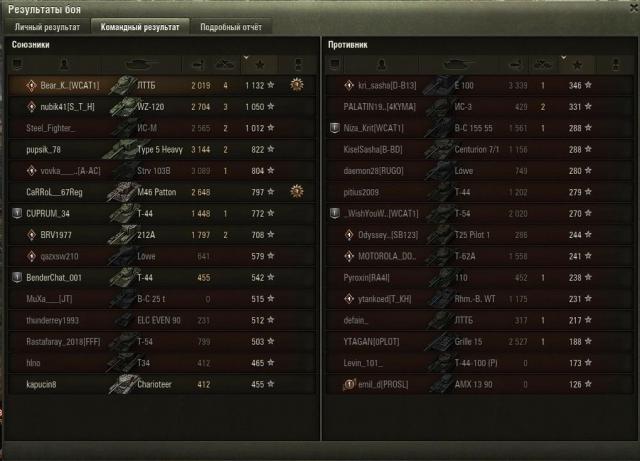Select enemy kri_sasha E 100 row
640x461 pixels.
(x=478, y=85)
